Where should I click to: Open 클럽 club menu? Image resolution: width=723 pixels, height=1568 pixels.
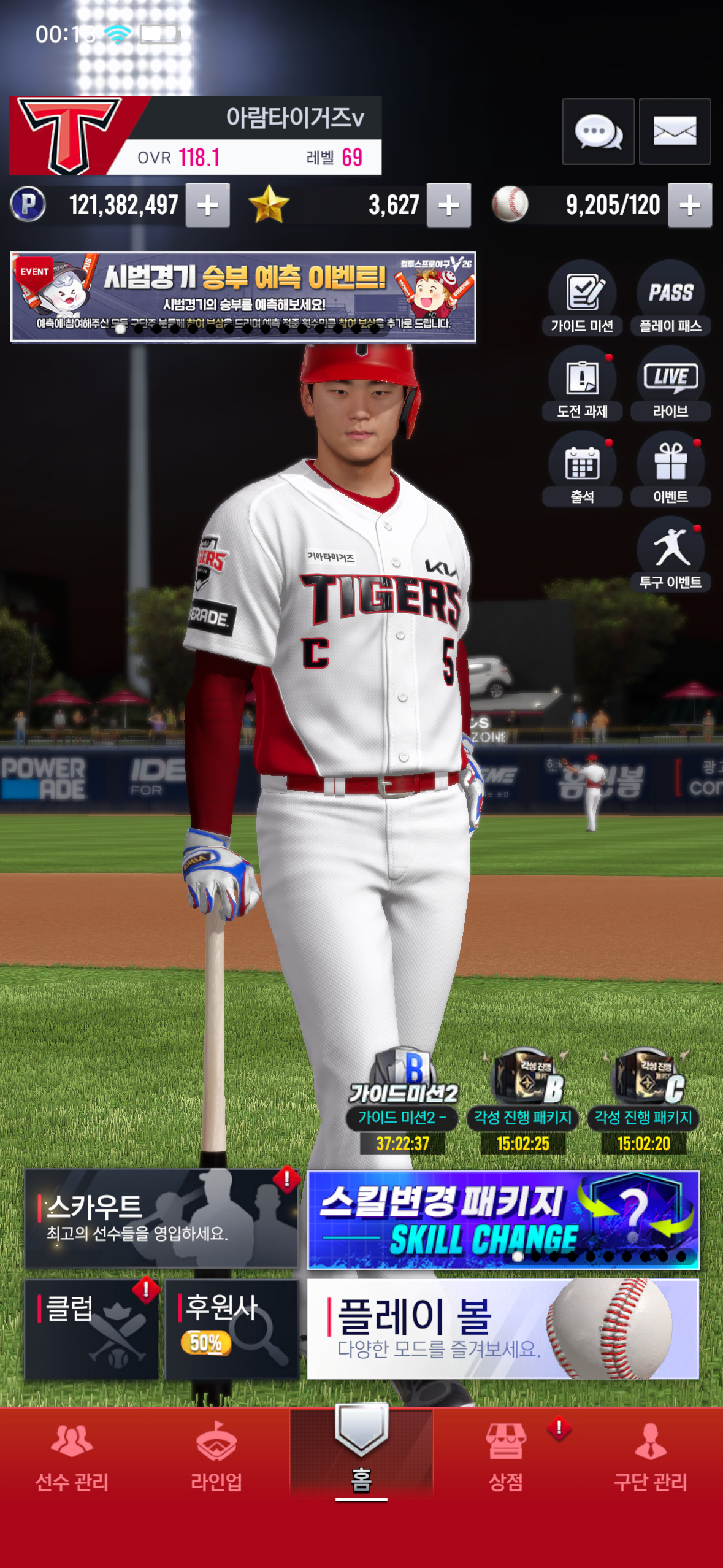coord(91,1329)
